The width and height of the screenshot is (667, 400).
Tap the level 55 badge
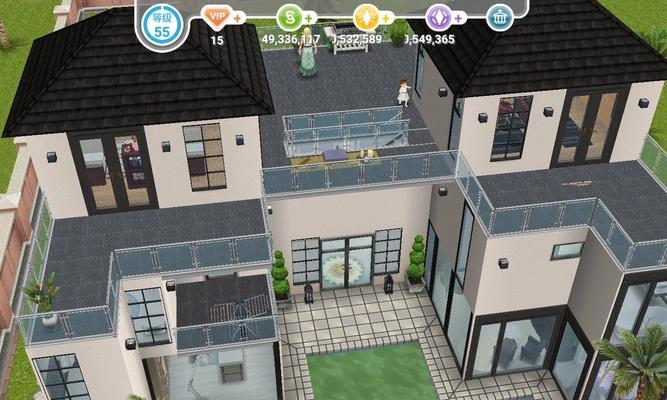(x=162, y=27)
